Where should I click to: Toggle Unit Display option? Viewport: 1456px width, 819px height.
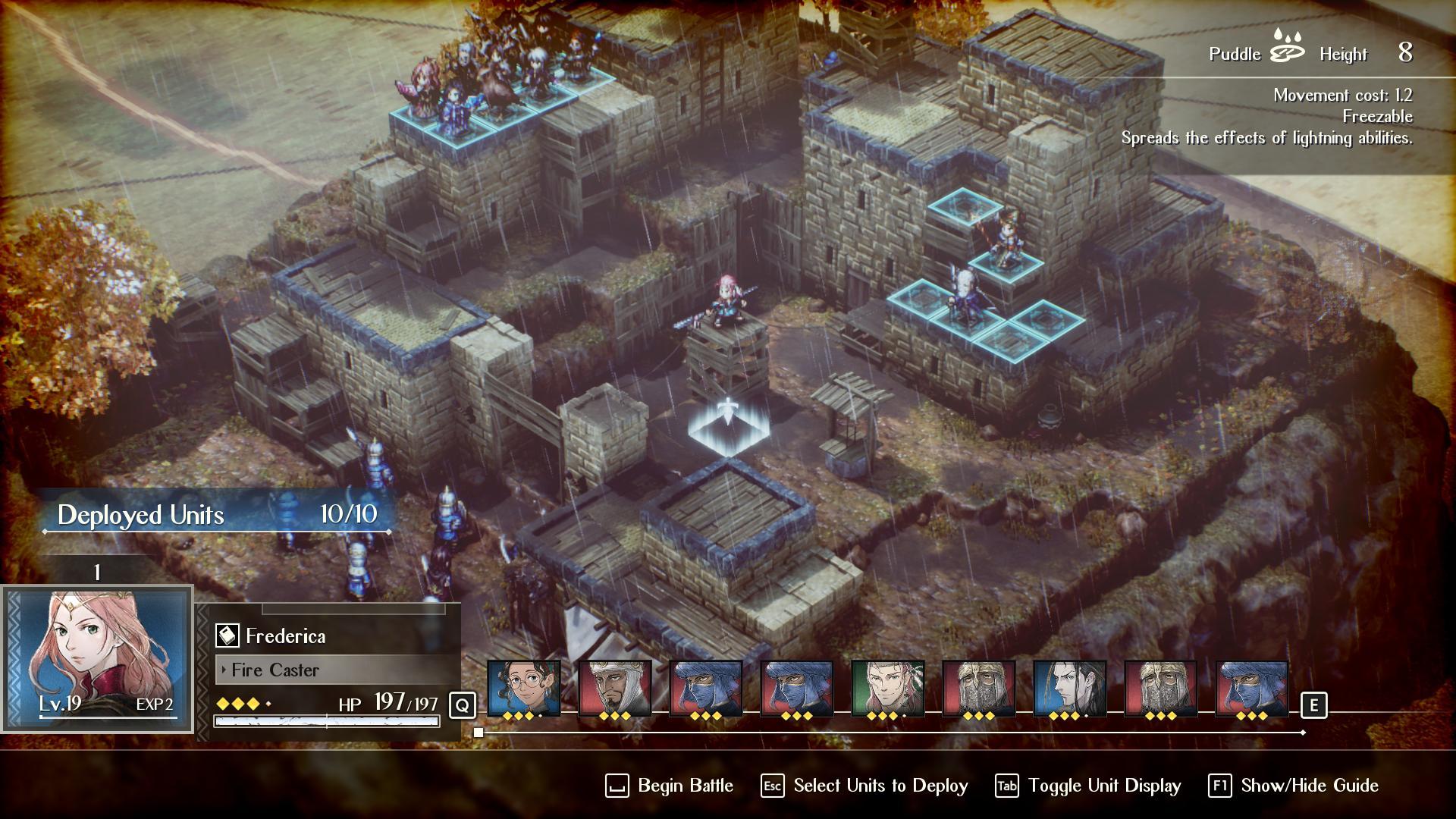pos(1088,786)
